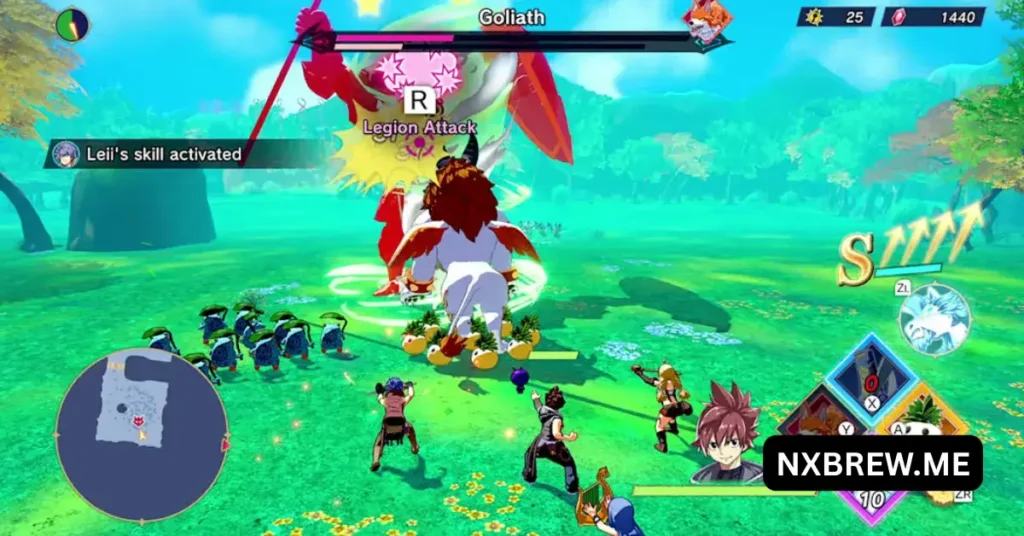
Task: Click the circular minimap
Action: pyautogui.click(x=141, y=433)
